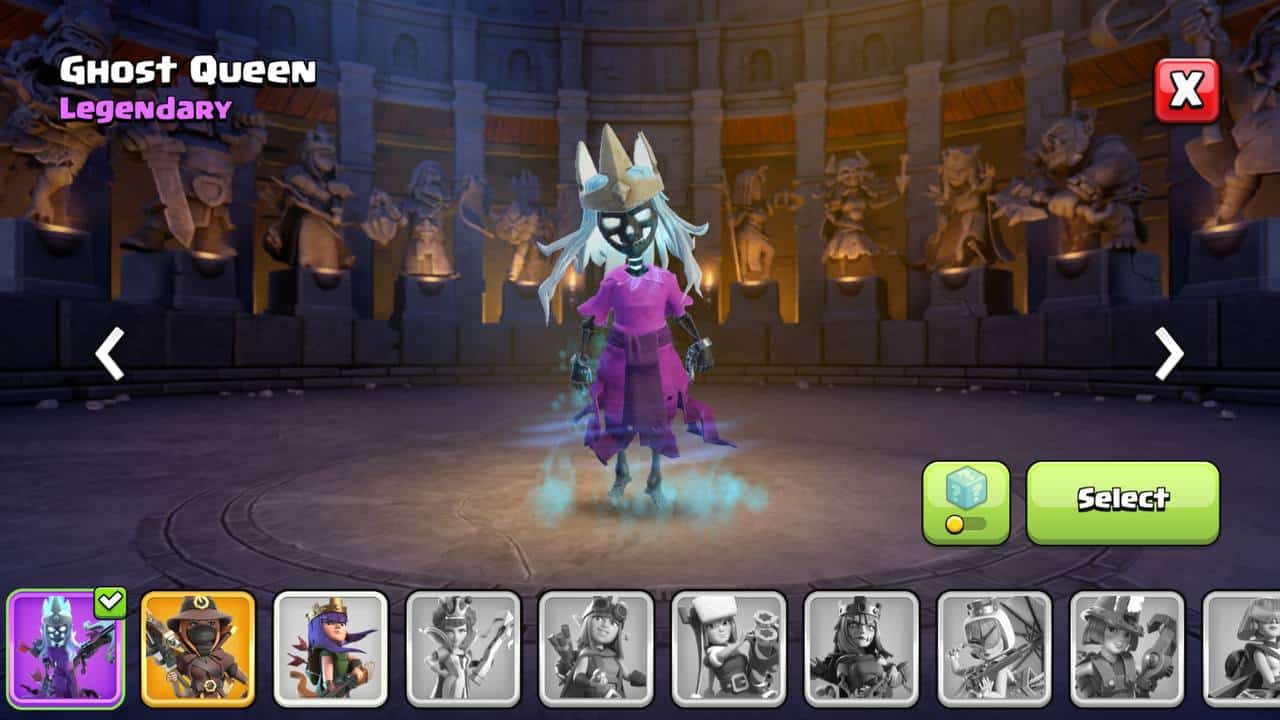The image size is (1280, 720).
Task: Select the locked skin wearing a cowboy hat
Action: coord(1127,648)
